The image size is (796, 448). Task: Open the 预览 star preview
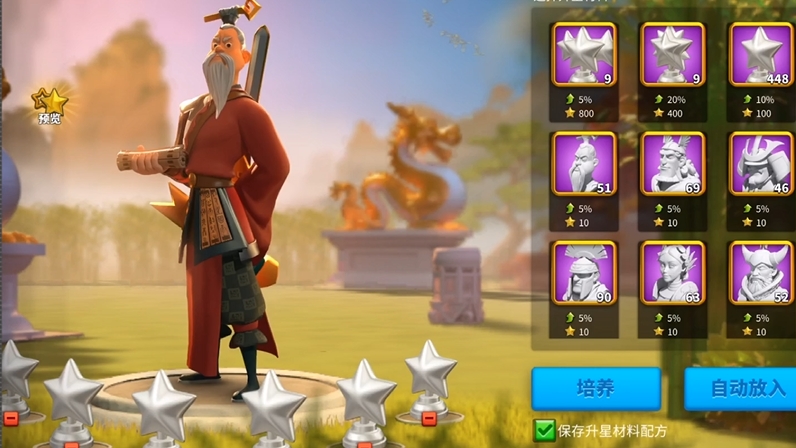coord(49,104)
